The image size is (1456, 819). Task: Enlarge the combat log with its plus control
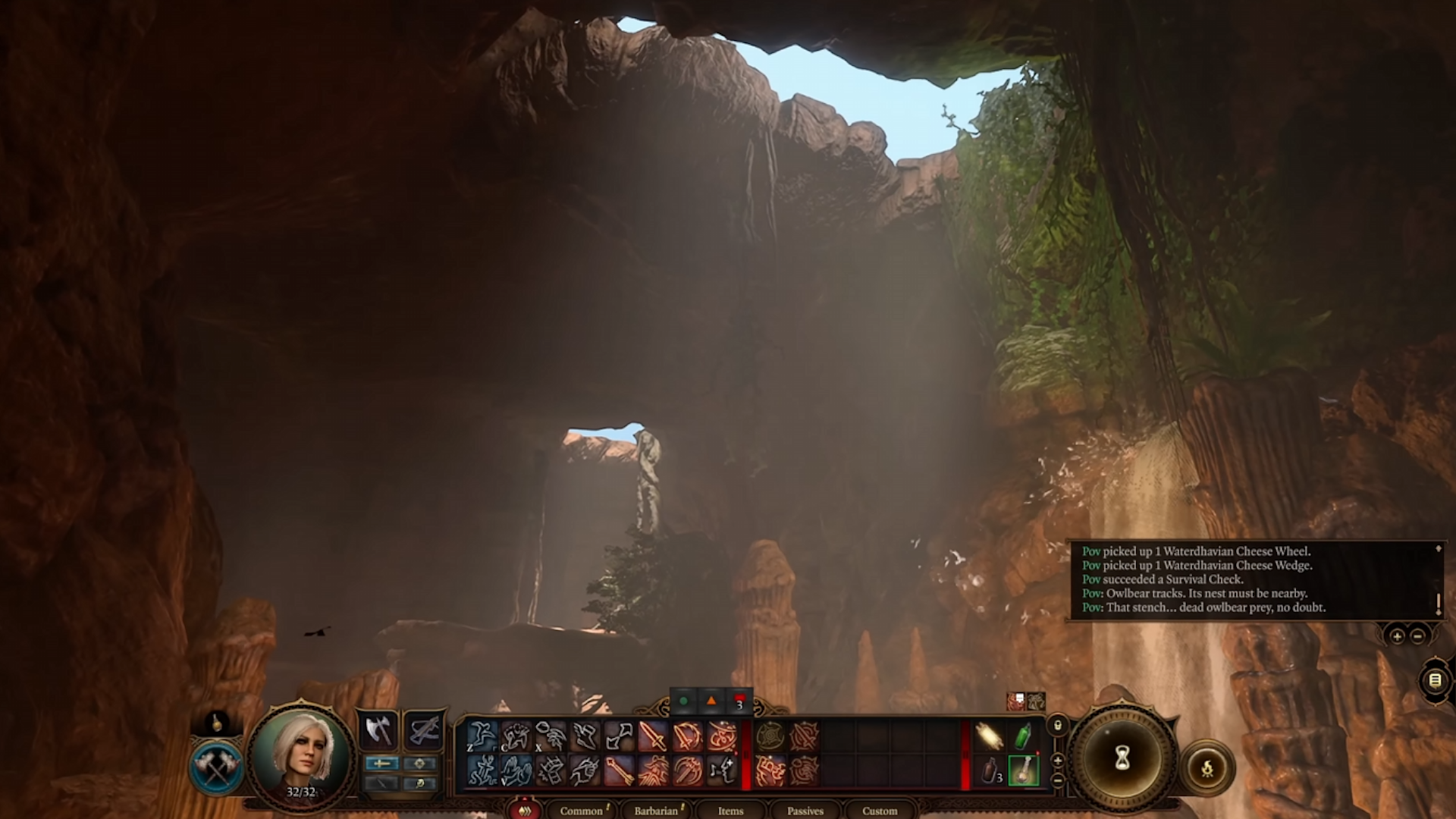(1398, 636)
